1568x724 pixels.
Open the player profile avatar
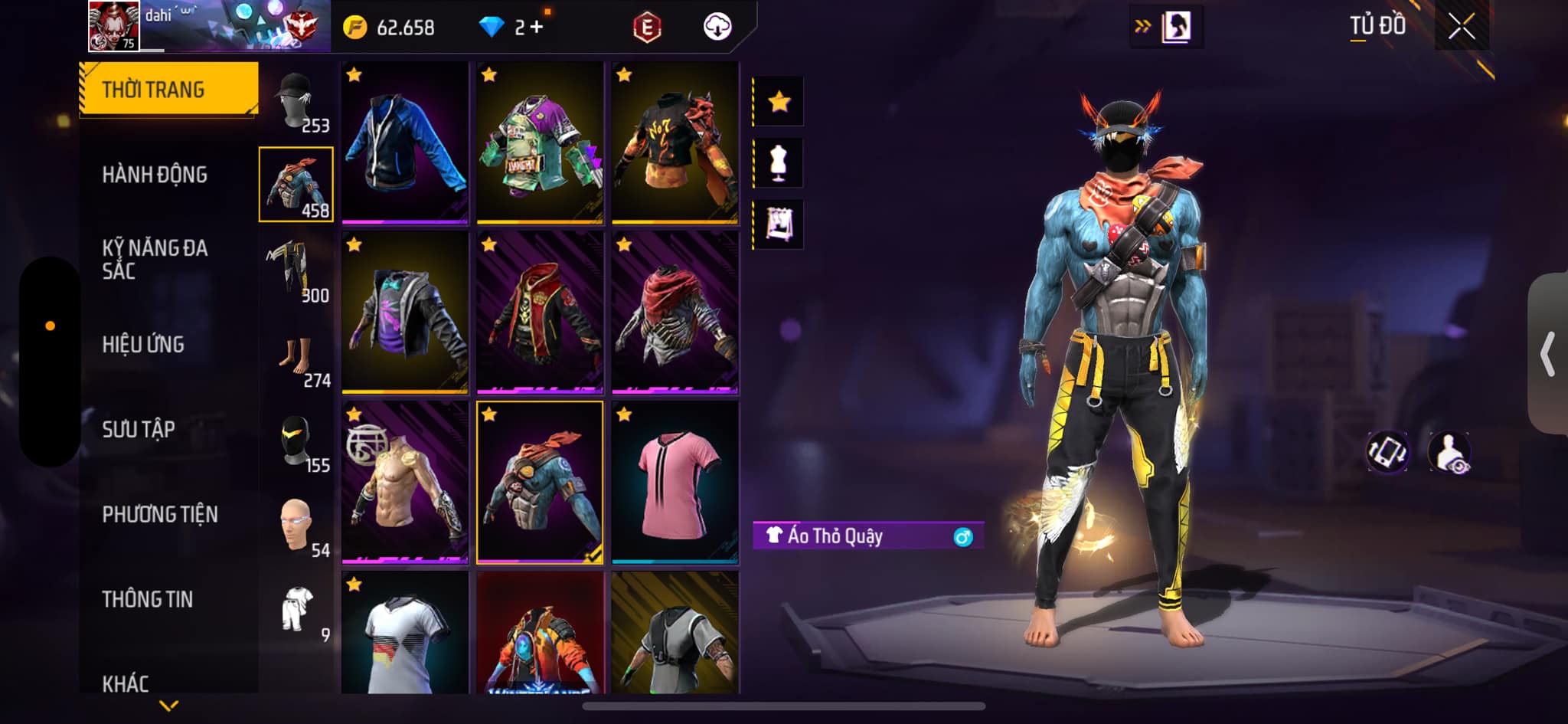click(x=113, y=26)
